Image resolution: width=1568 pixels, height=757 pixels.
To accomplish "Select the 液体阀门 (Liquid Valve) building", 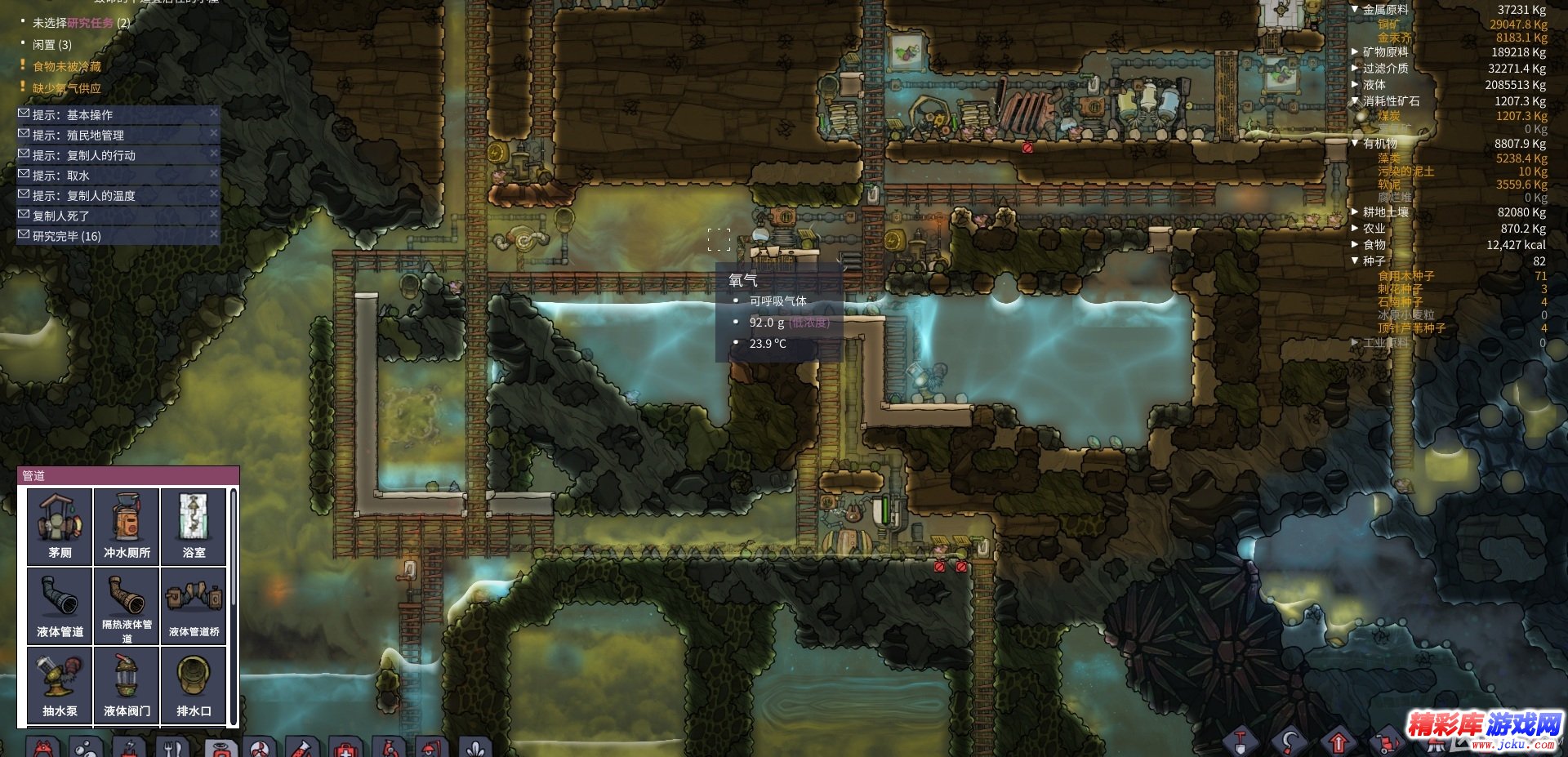I will (x=126, y=684).
